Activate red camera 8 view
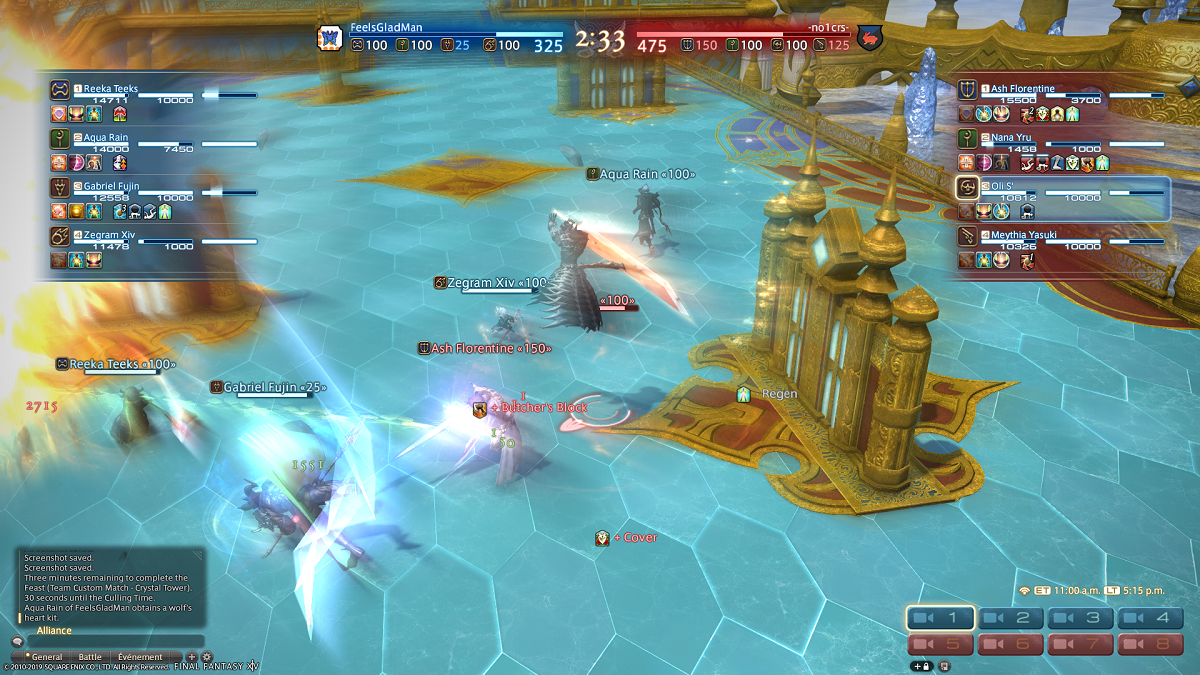This screenshot has height=675, width=1200. point(1151,644)
